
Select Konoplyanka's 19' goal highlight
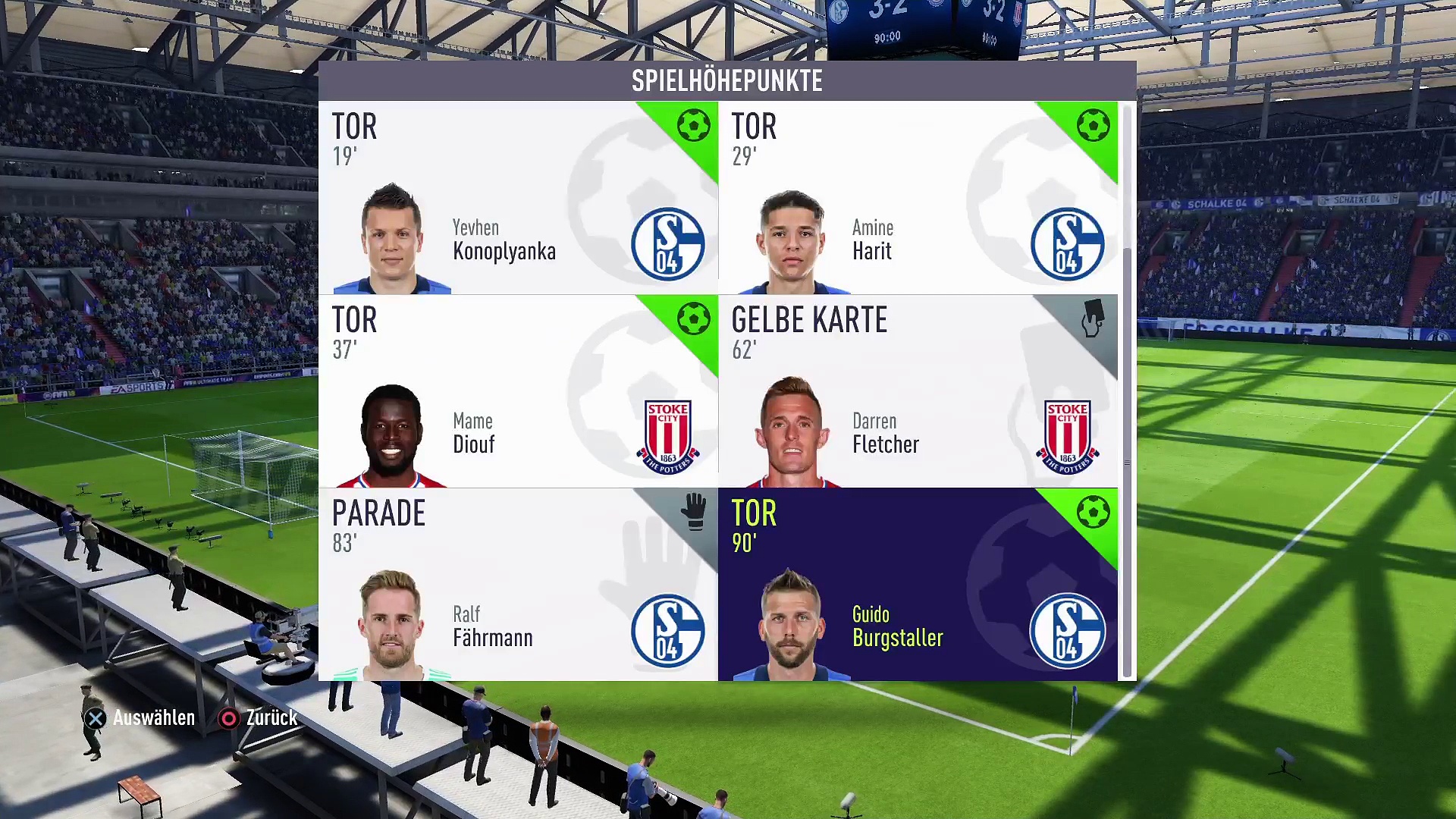(x=518, y=198)
